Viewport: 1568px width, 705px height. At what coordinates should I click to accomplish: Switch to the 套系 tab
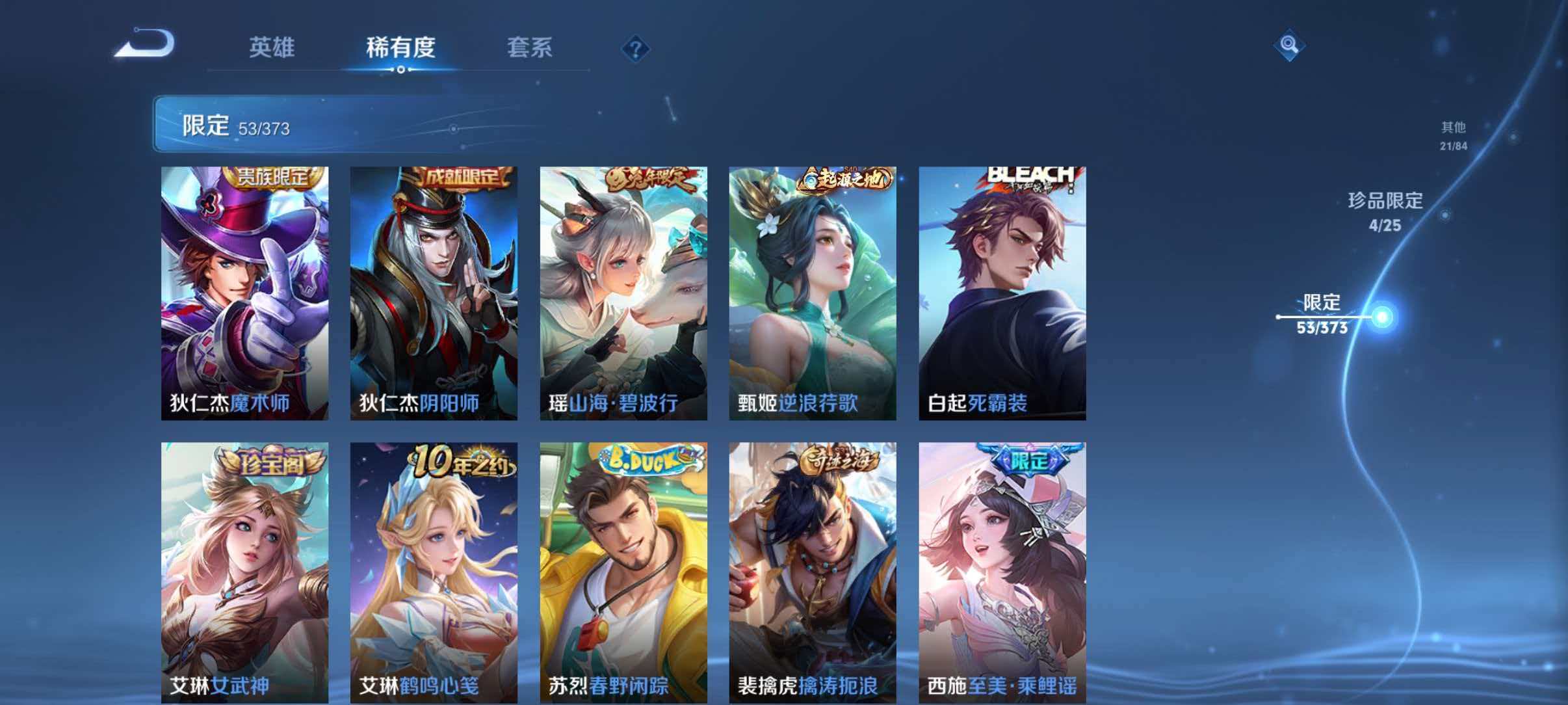(x=530, y=47)
